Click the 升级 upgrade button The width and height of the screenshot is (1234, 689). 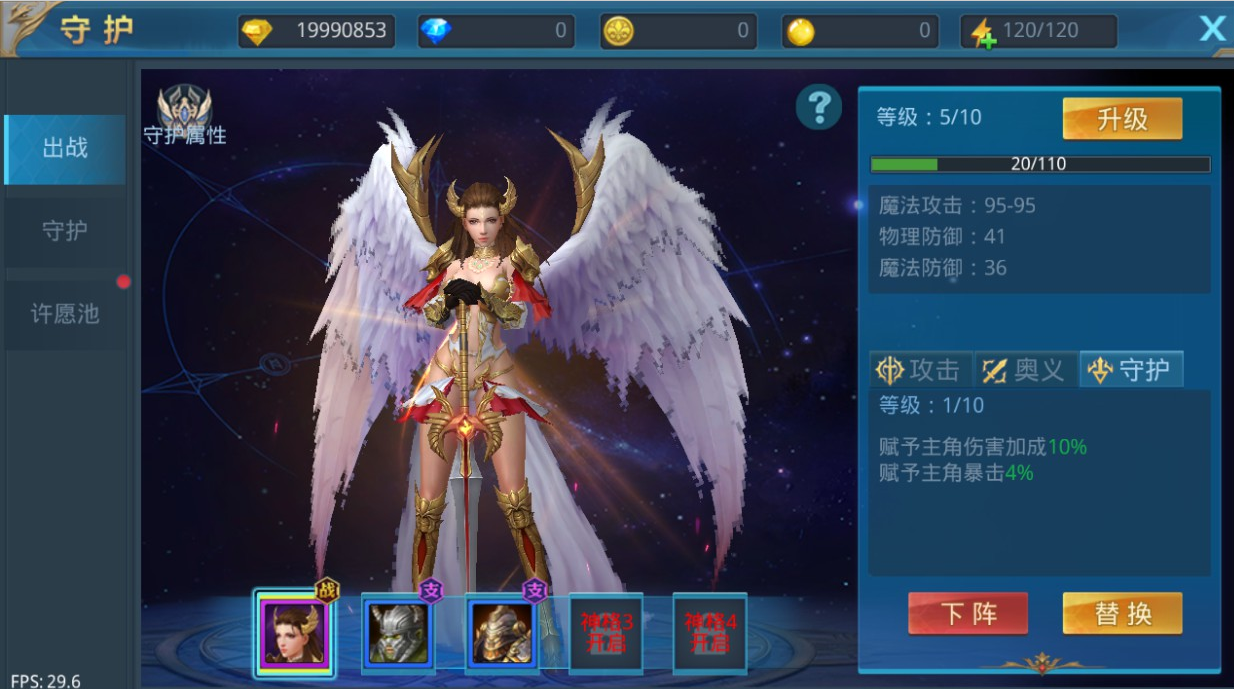[x=1122, y=120]
